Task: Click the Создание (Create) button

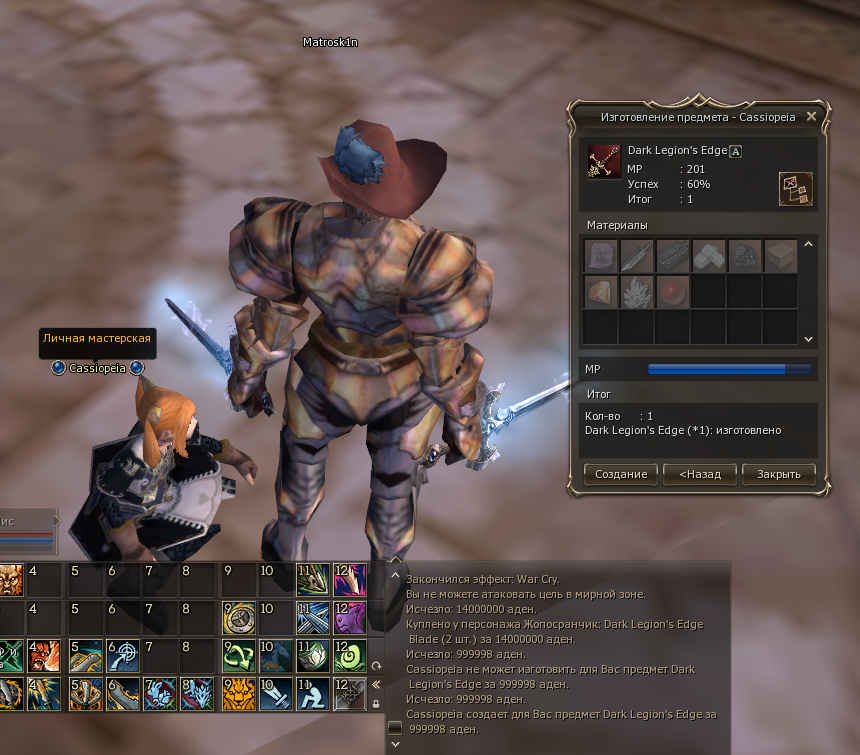Action: tap(621, 474)
